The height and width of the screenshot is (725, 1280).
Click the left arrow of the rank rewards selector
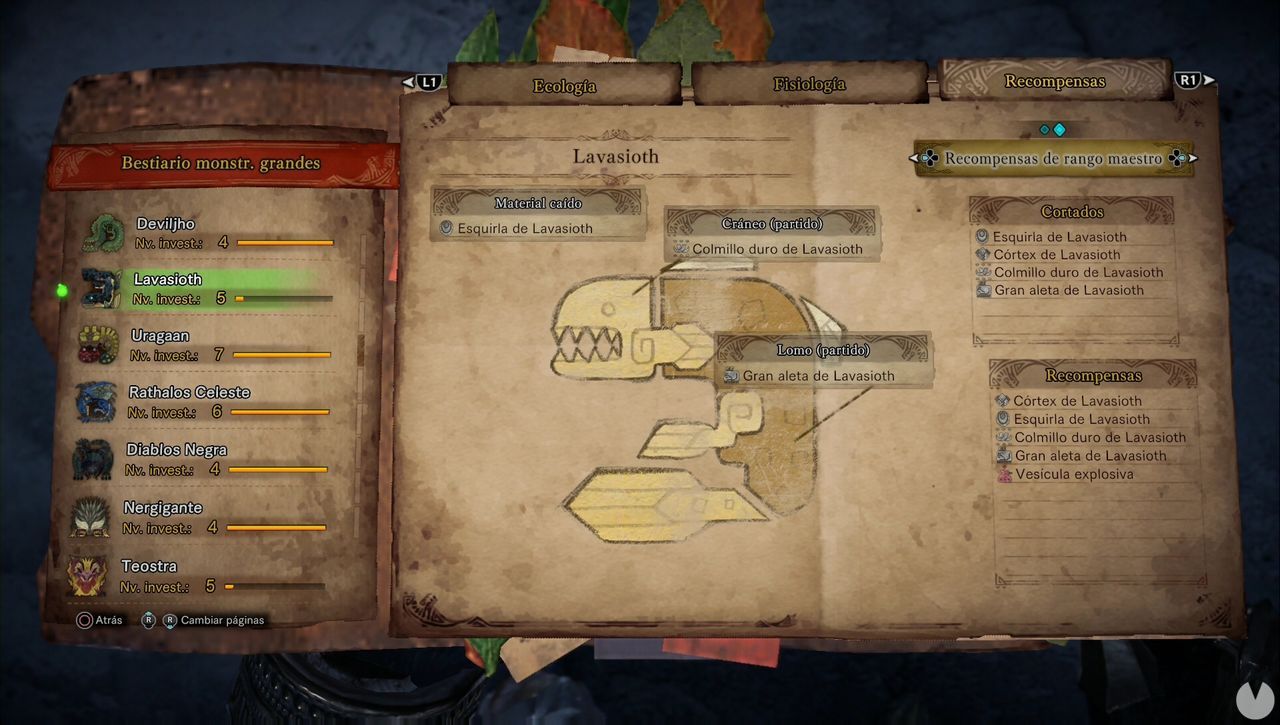pos(915,158)
